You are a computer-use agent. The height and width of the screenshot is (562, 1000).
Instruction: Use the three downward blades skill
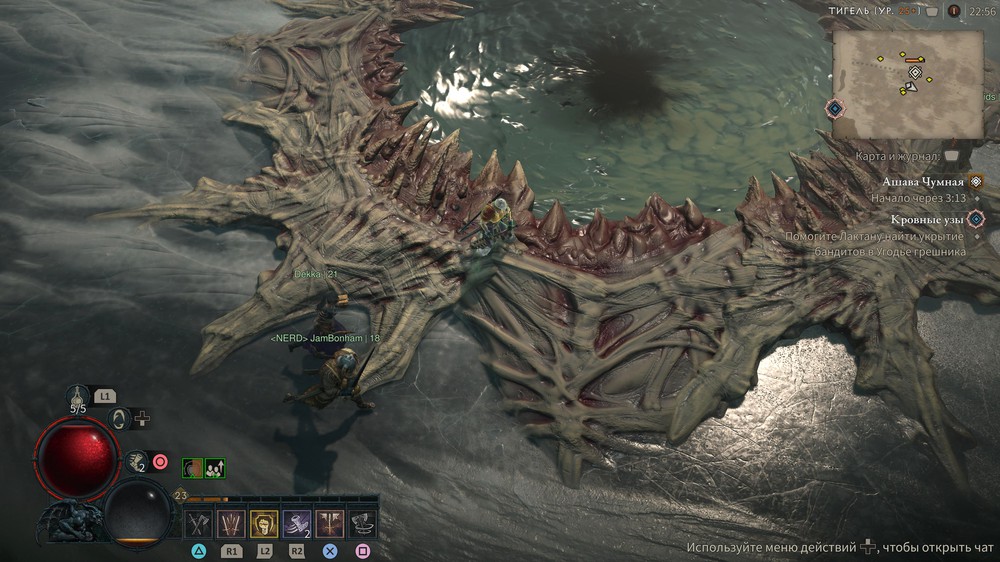pyautogui.click(x=231, y=523)
